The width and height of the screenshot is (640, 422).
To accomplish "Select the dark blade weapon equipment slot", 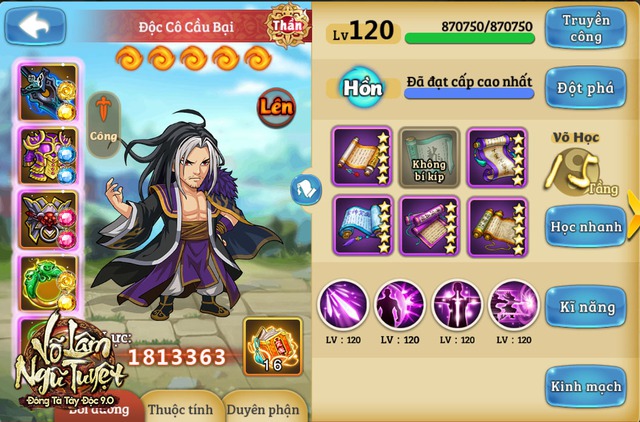I will click(46, 92).
